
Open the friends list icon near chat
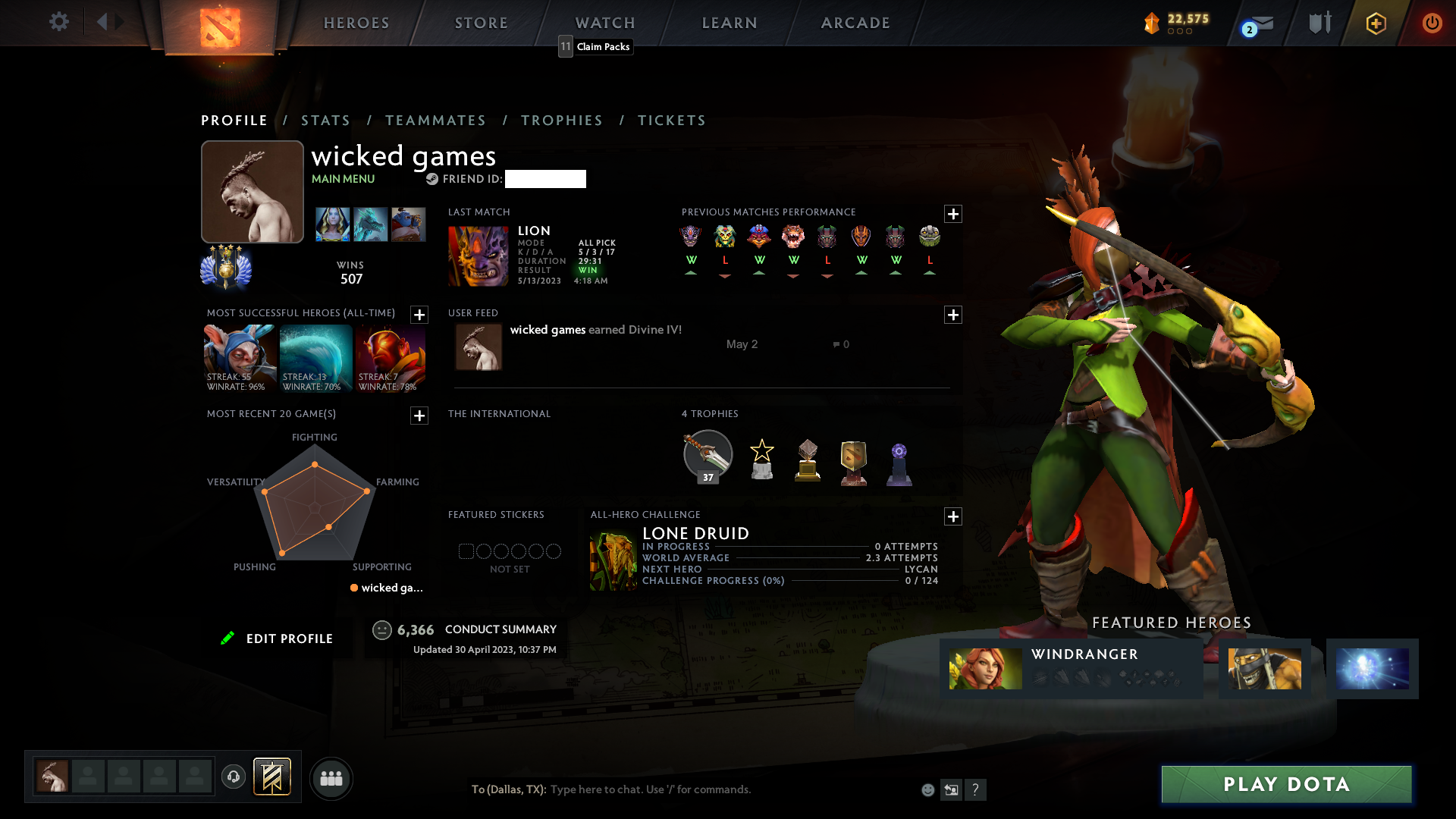pyautogui.click(x=331, y=778)
